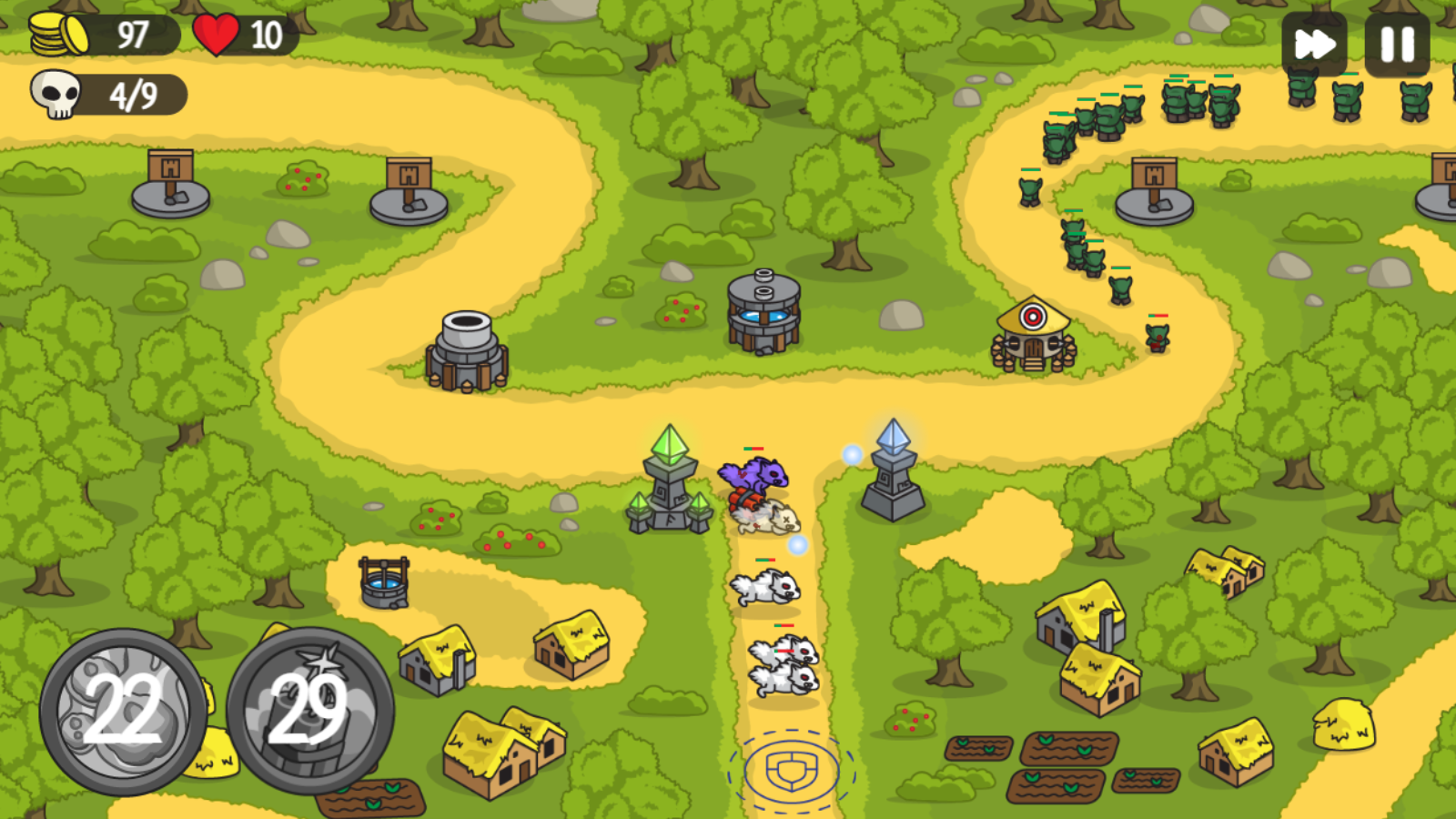Open the build plot beside the orc column
The height and width of the screenshot is (819, 1456).
coord(1157,191)
